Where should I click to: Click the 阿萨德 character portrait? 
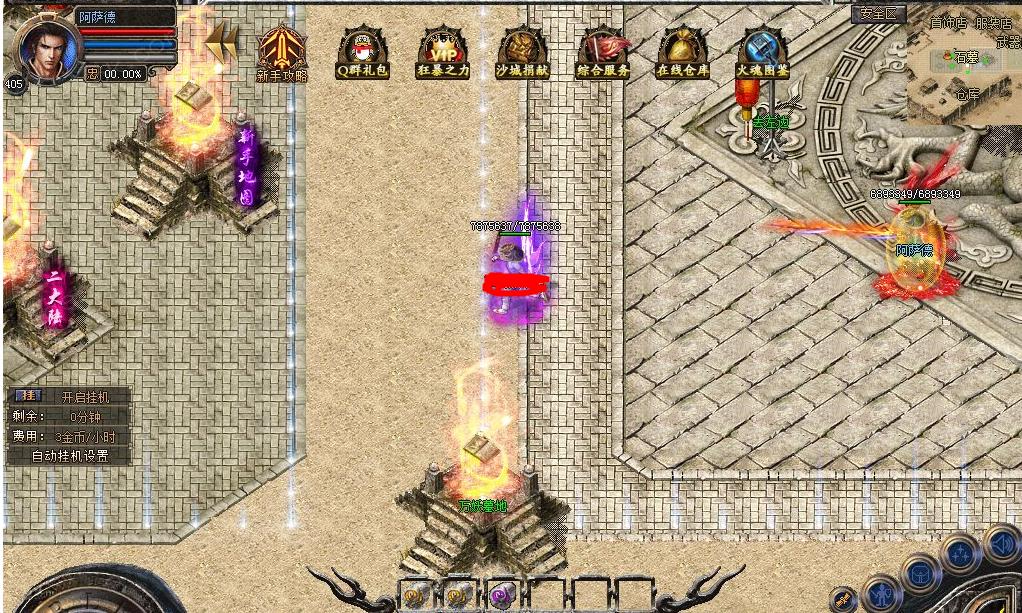[43, 47]
